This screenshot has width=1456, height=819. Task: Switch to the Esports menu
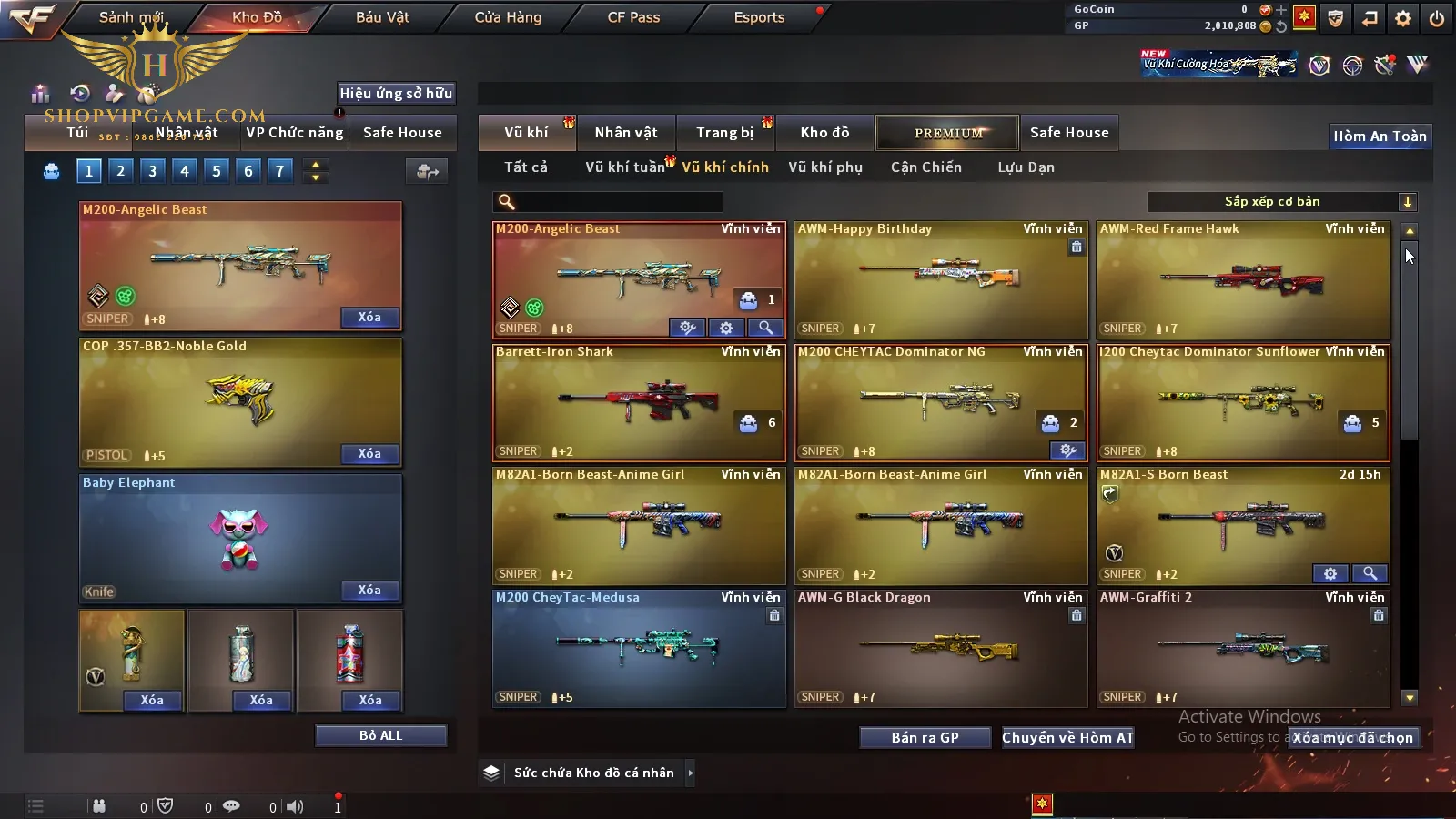(759, 17)
